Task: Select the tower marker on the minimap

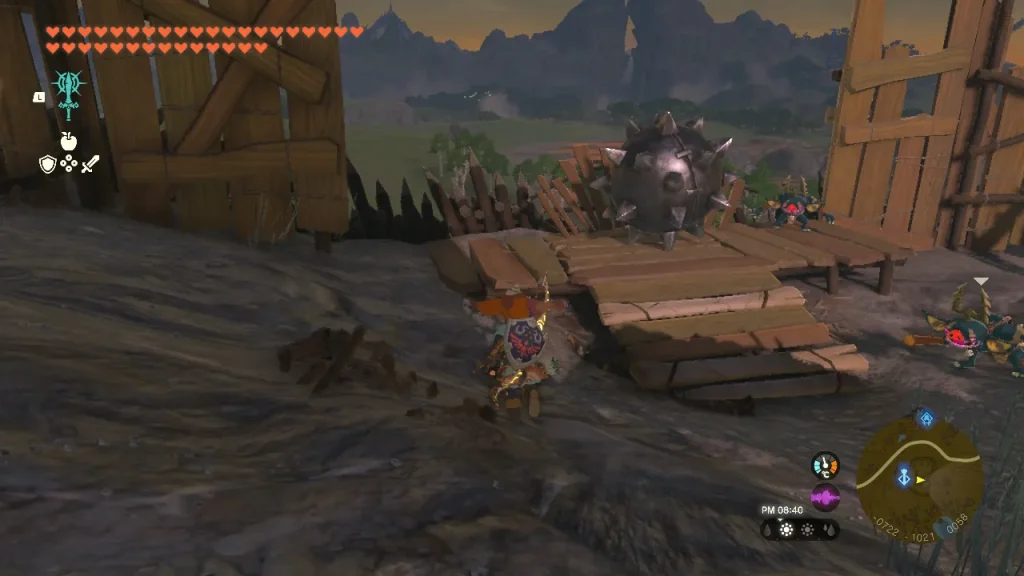Action: click(x=905, y=478)
